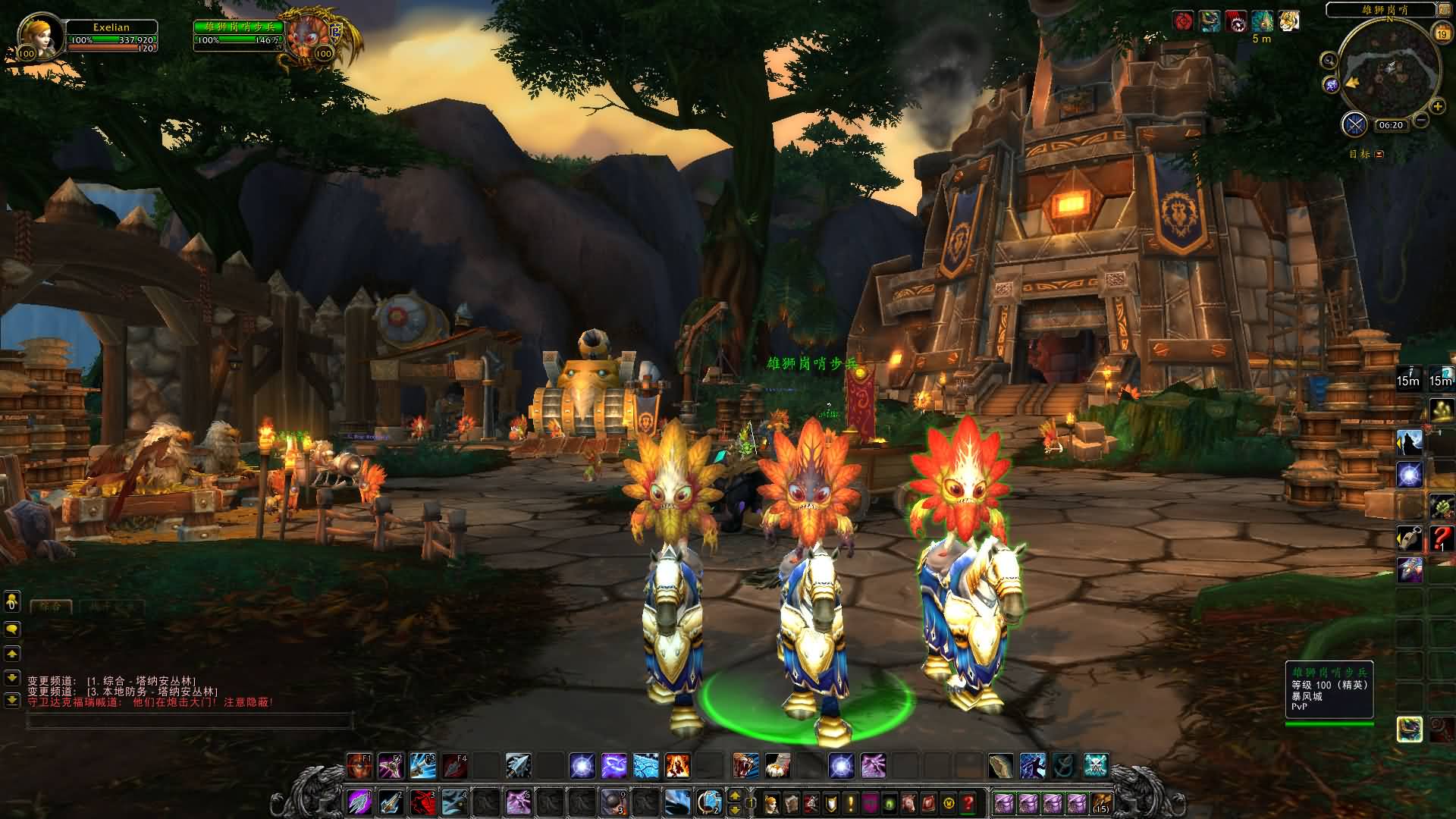Zoom in the minimap with the plus button
1456x819 pixels.
1437,107
